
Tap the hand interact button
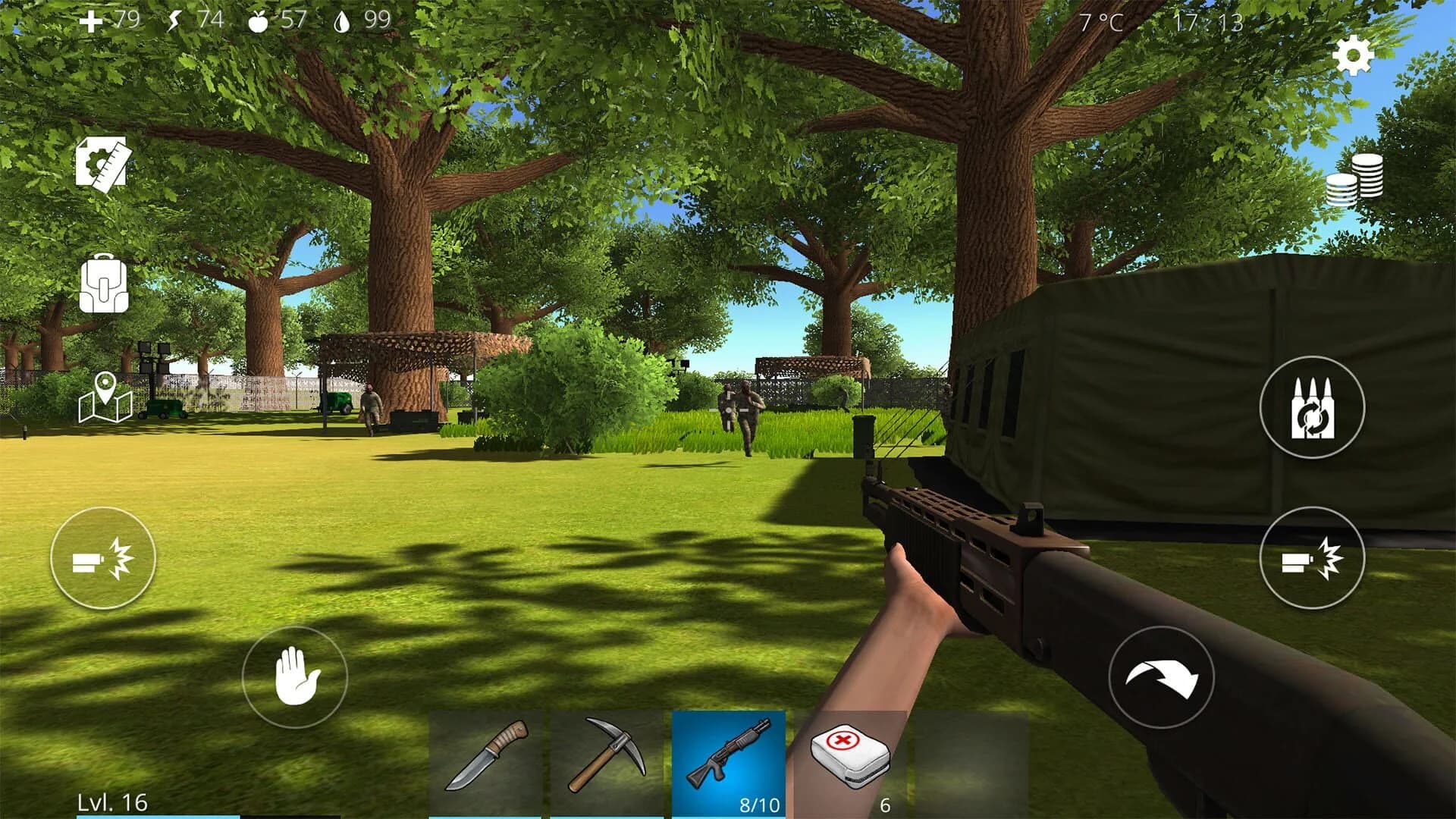[x=296, y=677]
